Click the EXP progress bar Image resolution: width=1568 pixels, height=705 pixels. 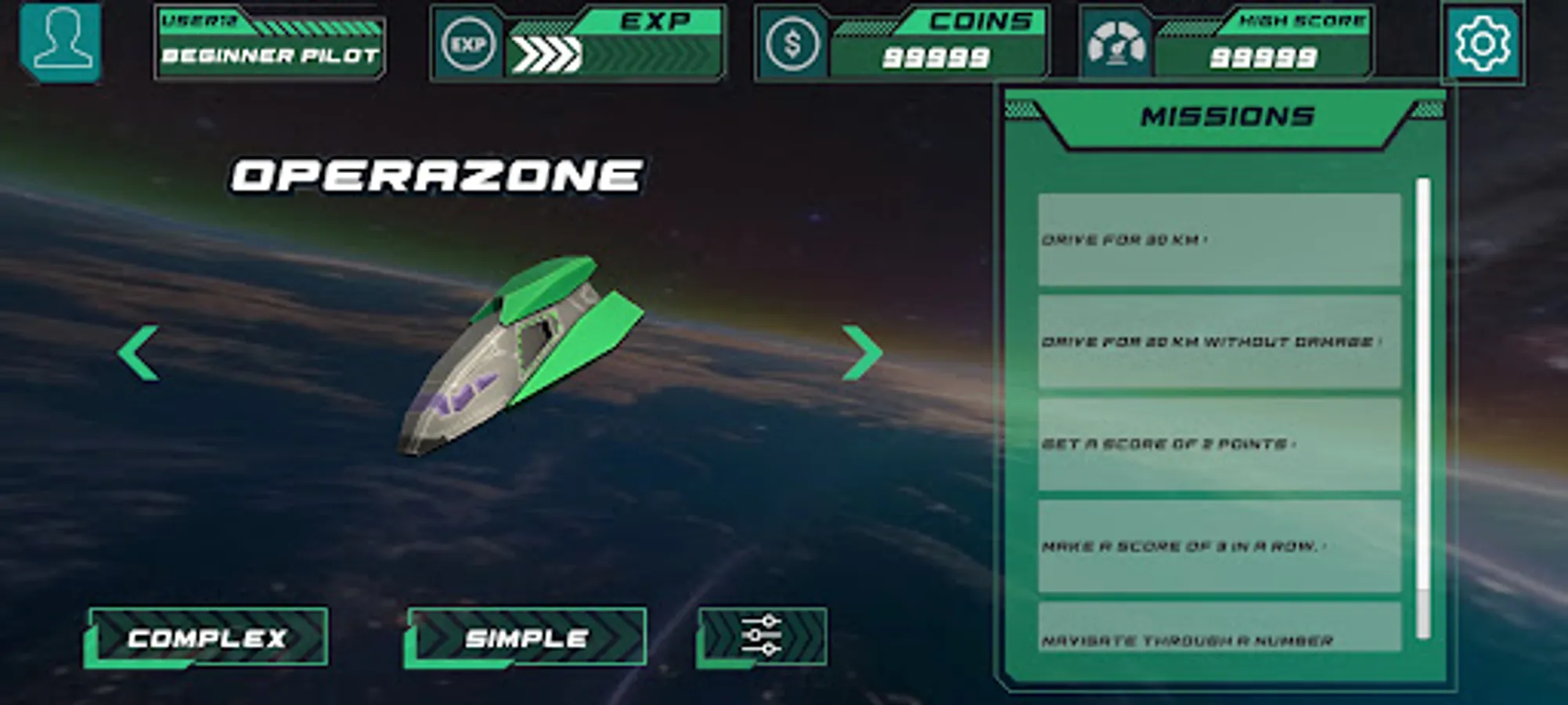[x=618, y=51]
